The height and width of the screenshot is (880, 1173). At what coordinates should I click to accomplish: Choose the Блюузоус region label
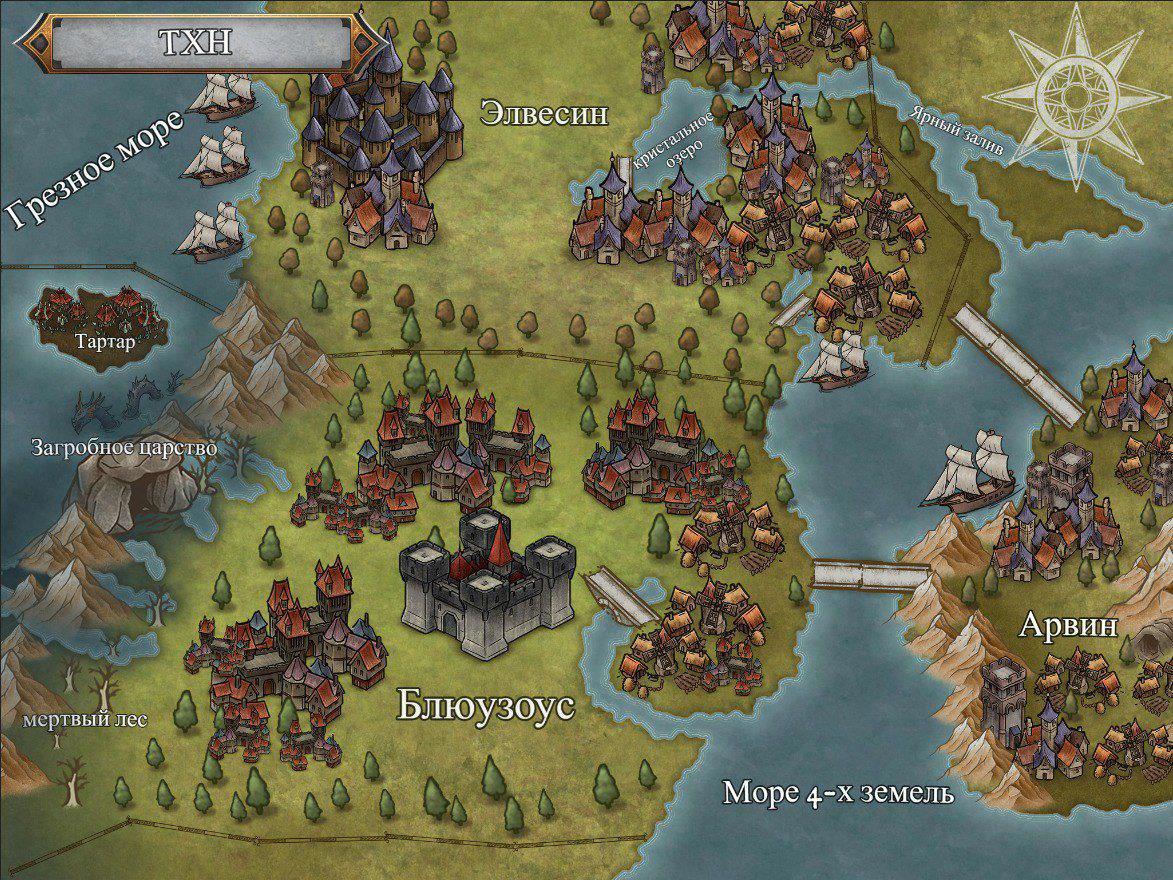coord(486,706)
